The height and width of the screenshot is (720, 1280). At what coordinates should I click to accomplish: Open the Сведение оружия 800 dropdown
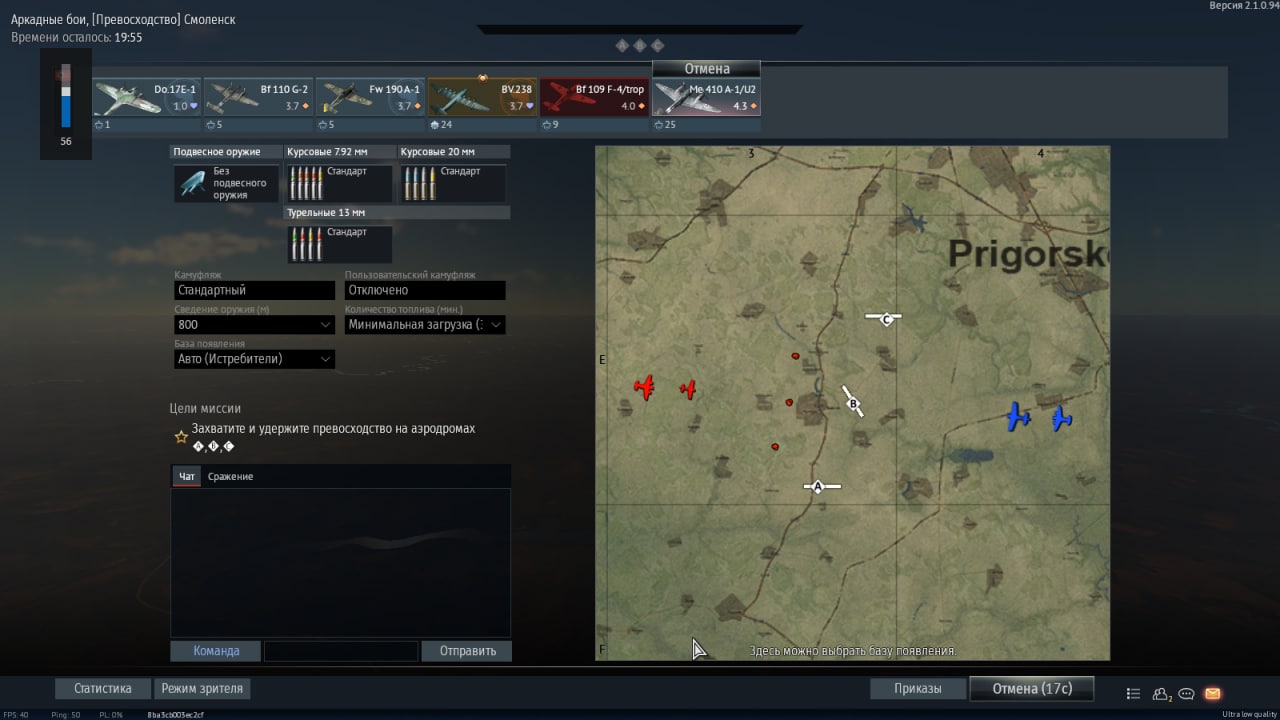click(x=254, y=325)
